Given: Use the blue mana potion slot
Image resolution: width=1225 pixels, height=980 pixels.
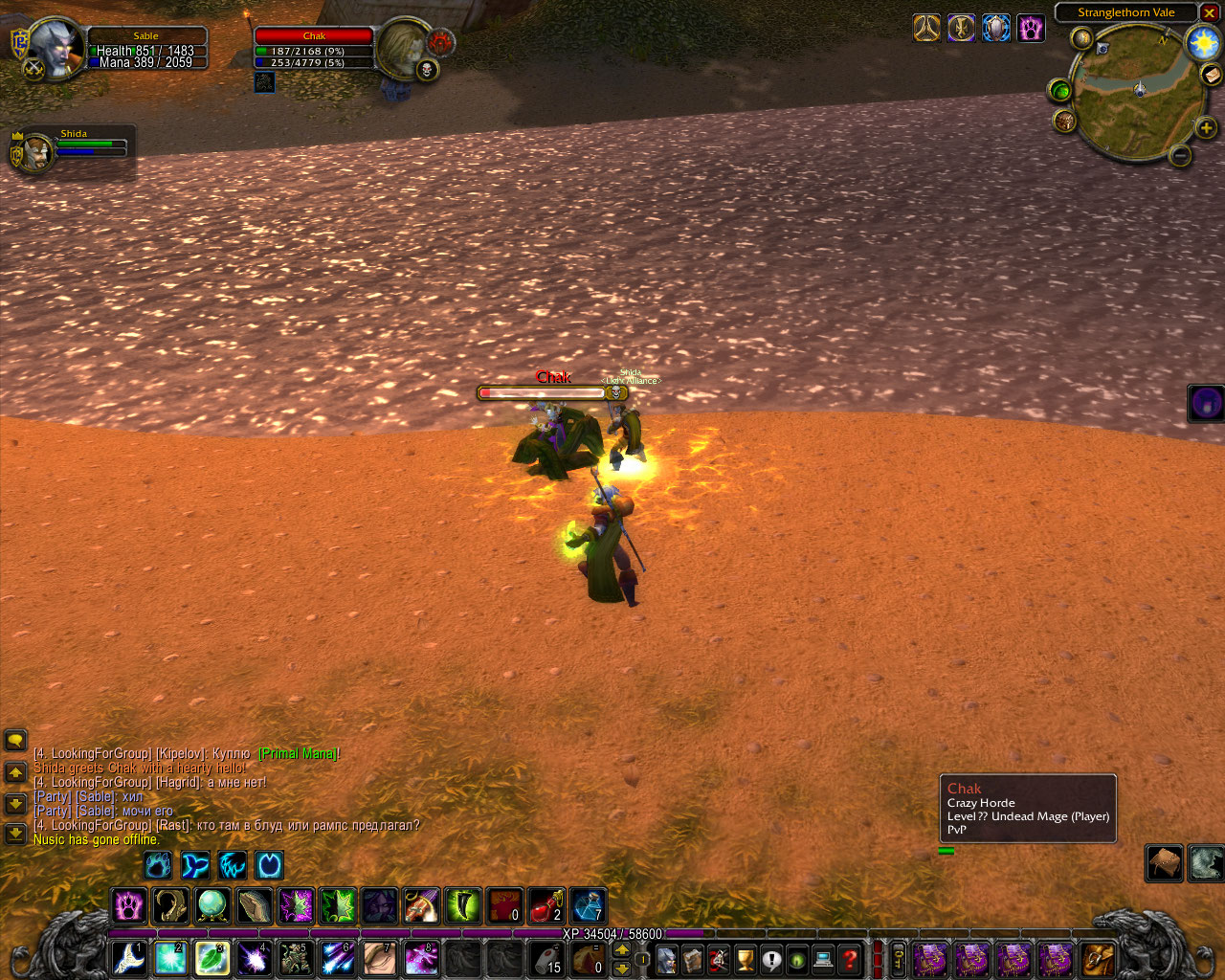Looking at the screenshot, I should tap(587, 905).
